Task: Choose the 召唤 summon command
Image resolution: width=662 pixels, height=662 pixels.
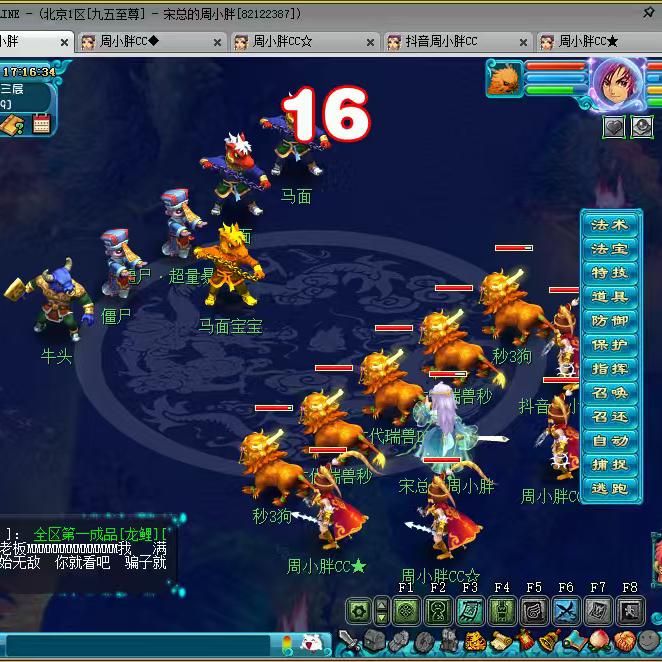Action: pyautogui.click(x=610, y=393)
